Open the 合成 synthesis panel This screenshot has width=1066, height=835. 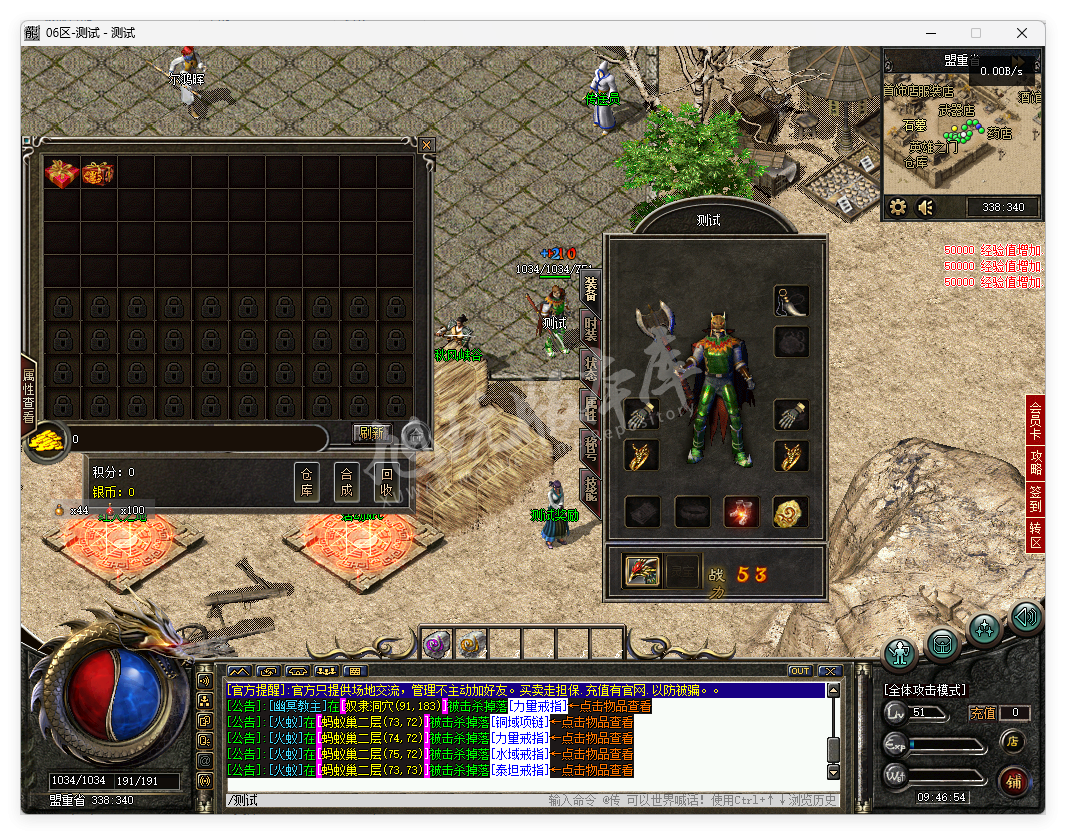pyautogui.click(x=347, y=482)
